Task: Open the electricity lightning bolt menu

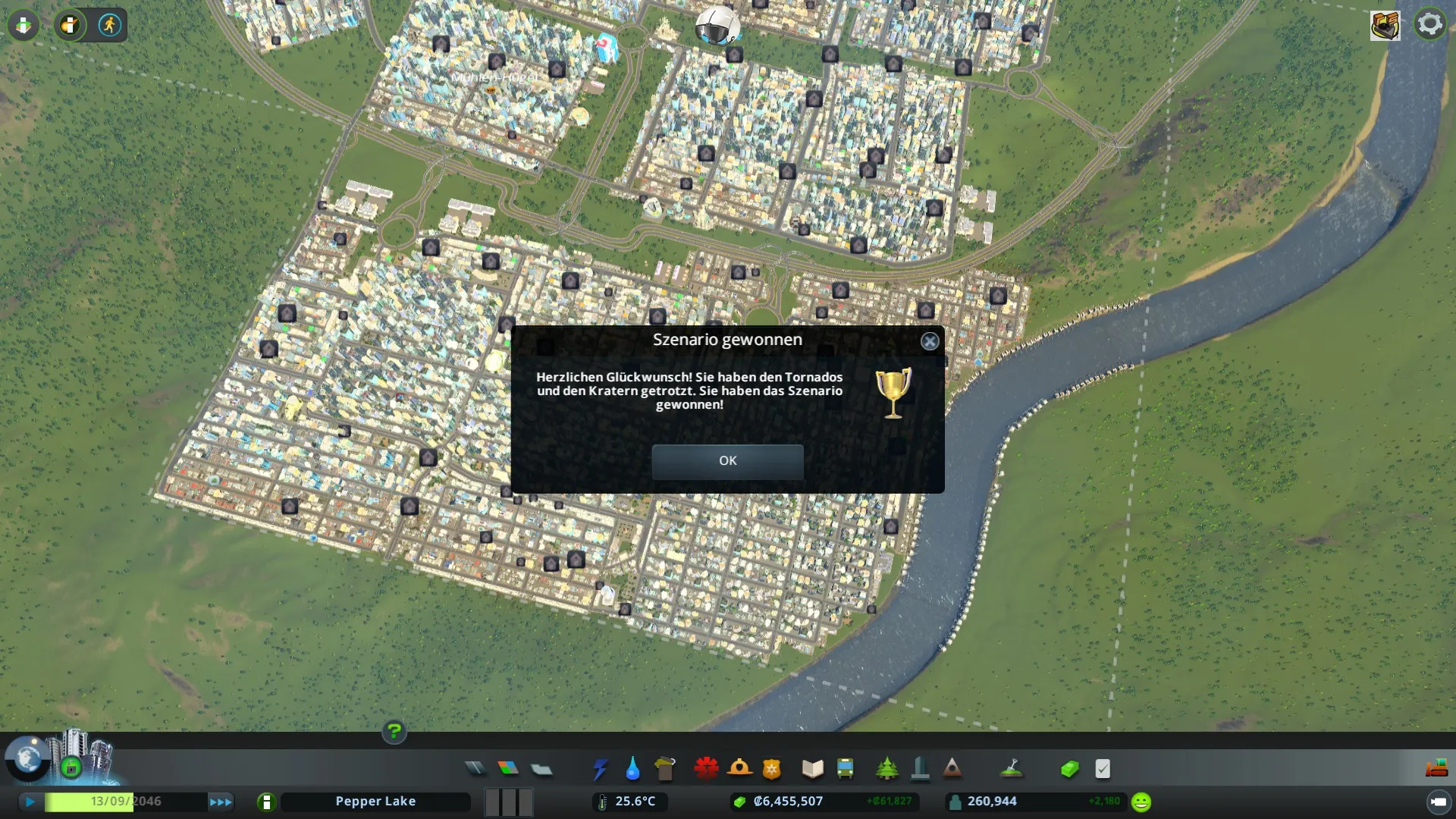Action: [600, 769]
